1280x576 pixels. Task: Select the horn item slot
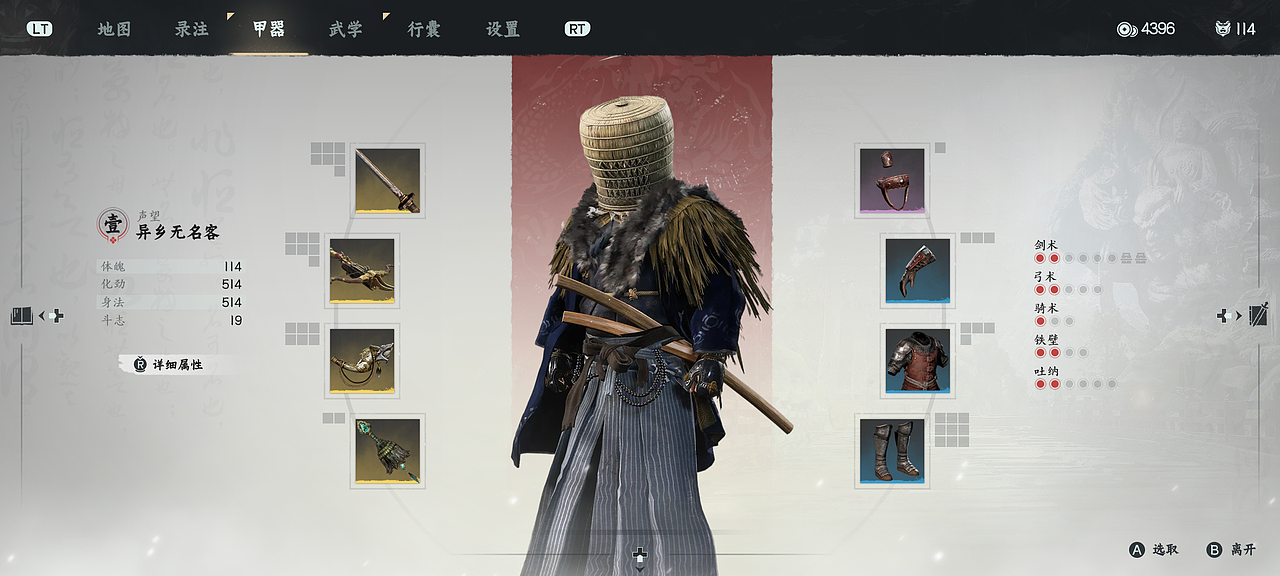(362, 361)
